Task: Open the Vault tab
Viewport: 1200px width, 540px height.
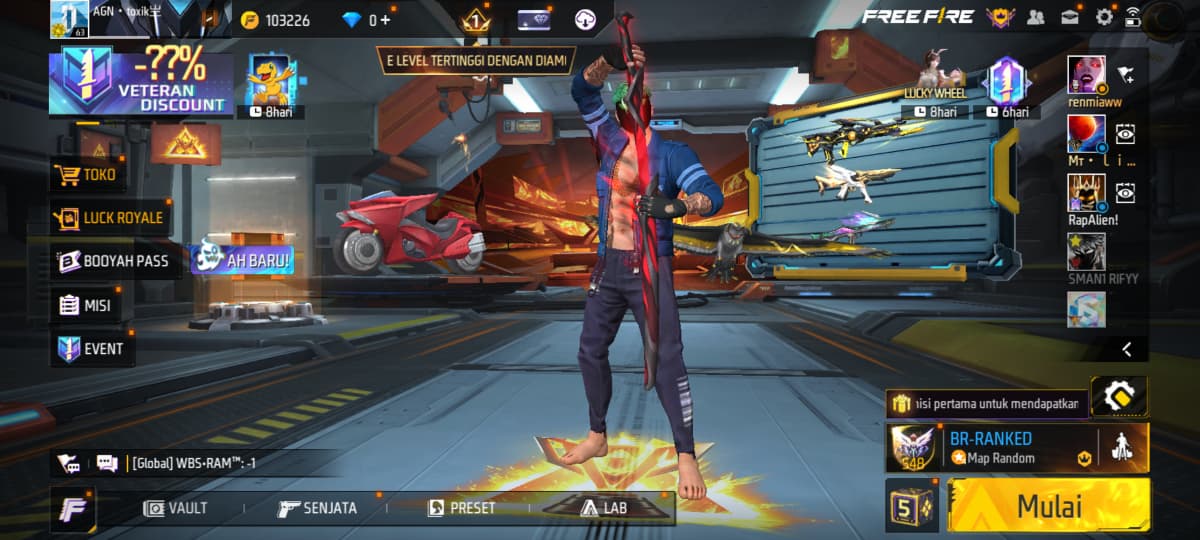Action: coord(176,508)
